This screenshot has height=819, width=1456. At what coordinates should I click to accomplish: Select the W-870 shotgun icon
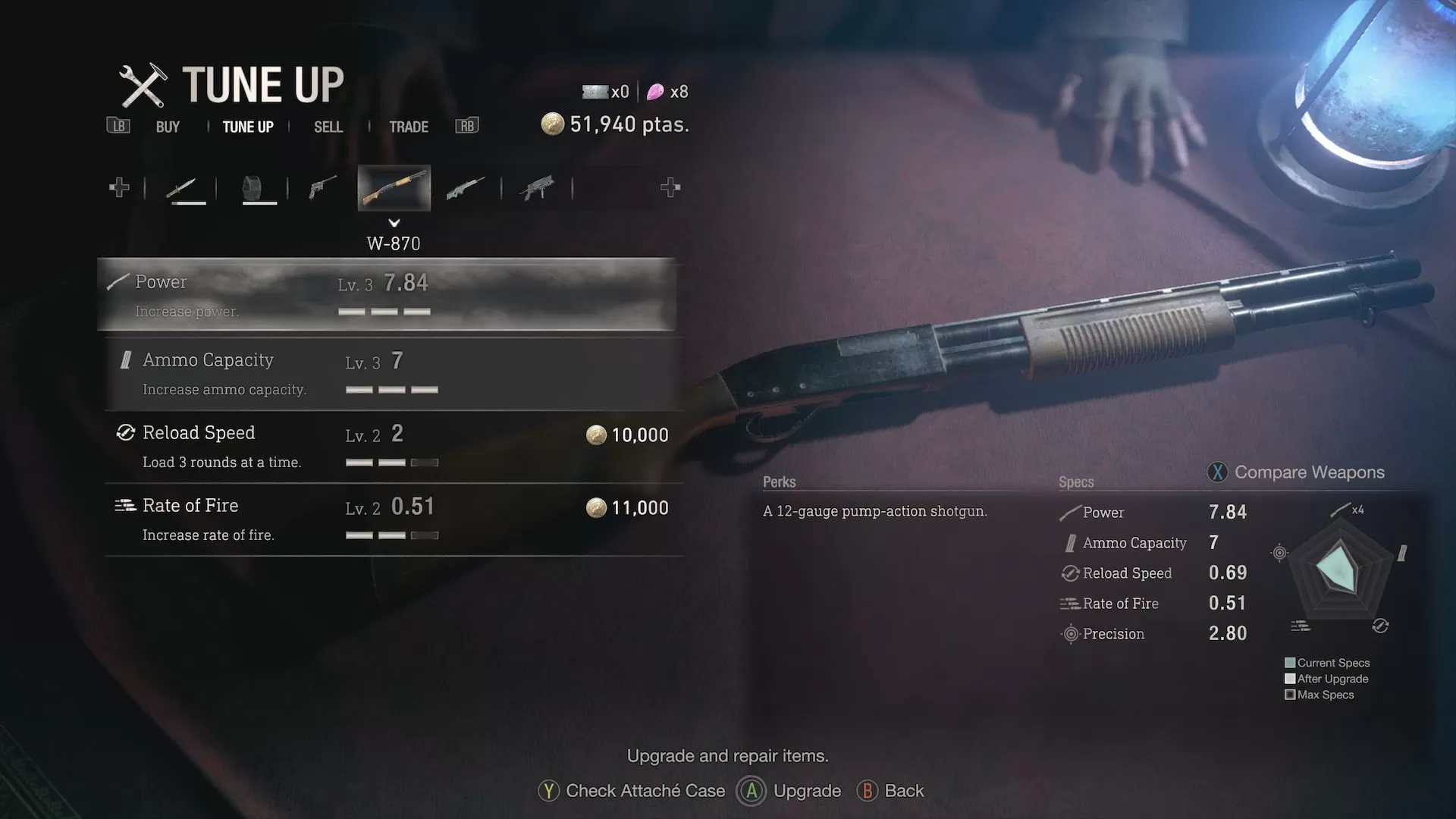tap(393, 188)
